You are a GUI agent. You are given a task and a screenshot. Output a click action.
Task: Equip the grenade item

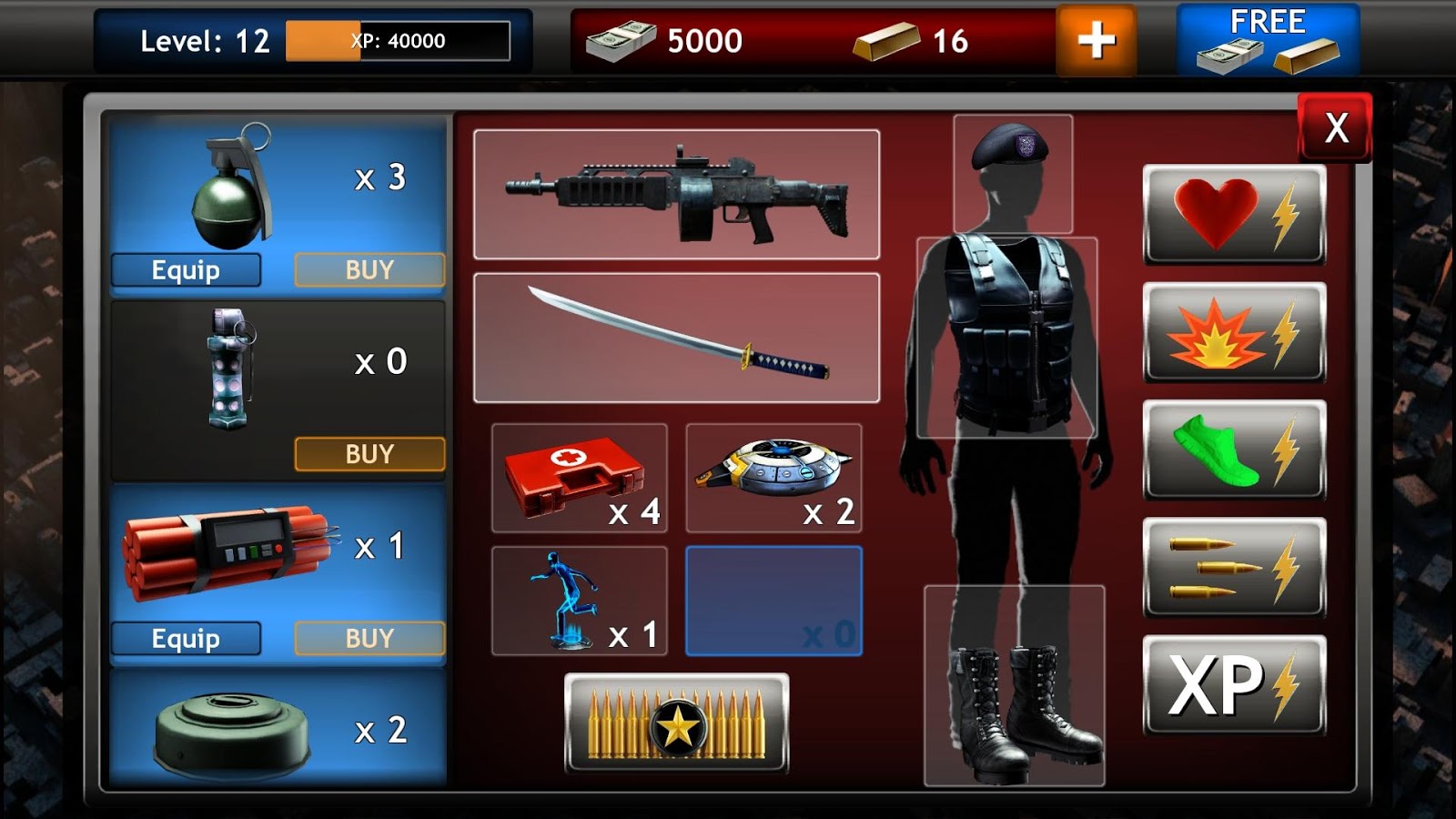[186, 269]
